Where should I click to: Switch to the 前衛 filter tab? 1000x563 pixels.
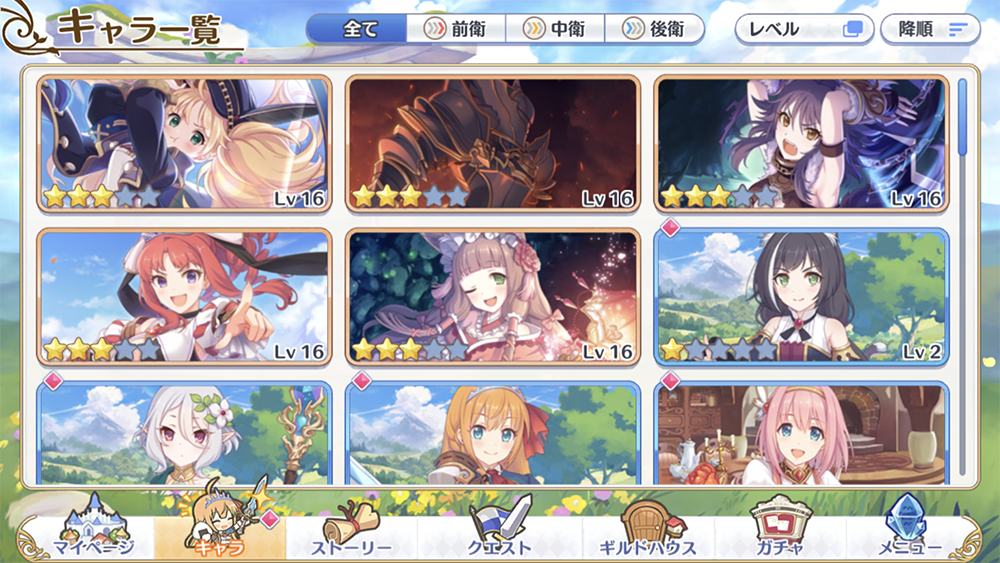(x=456, y=29)
